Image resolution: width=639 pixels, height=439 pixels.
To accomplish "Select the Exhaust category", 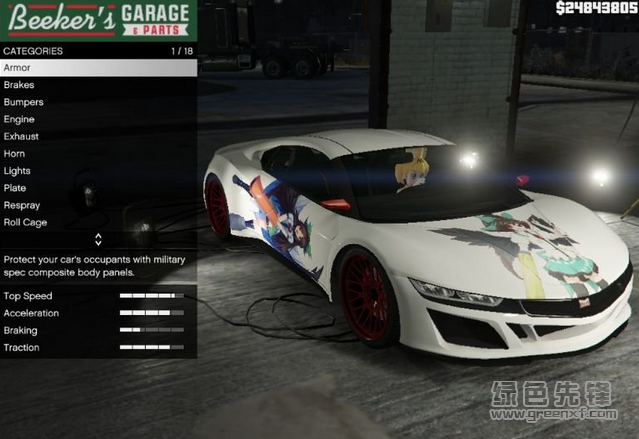I will coord(98,136).
